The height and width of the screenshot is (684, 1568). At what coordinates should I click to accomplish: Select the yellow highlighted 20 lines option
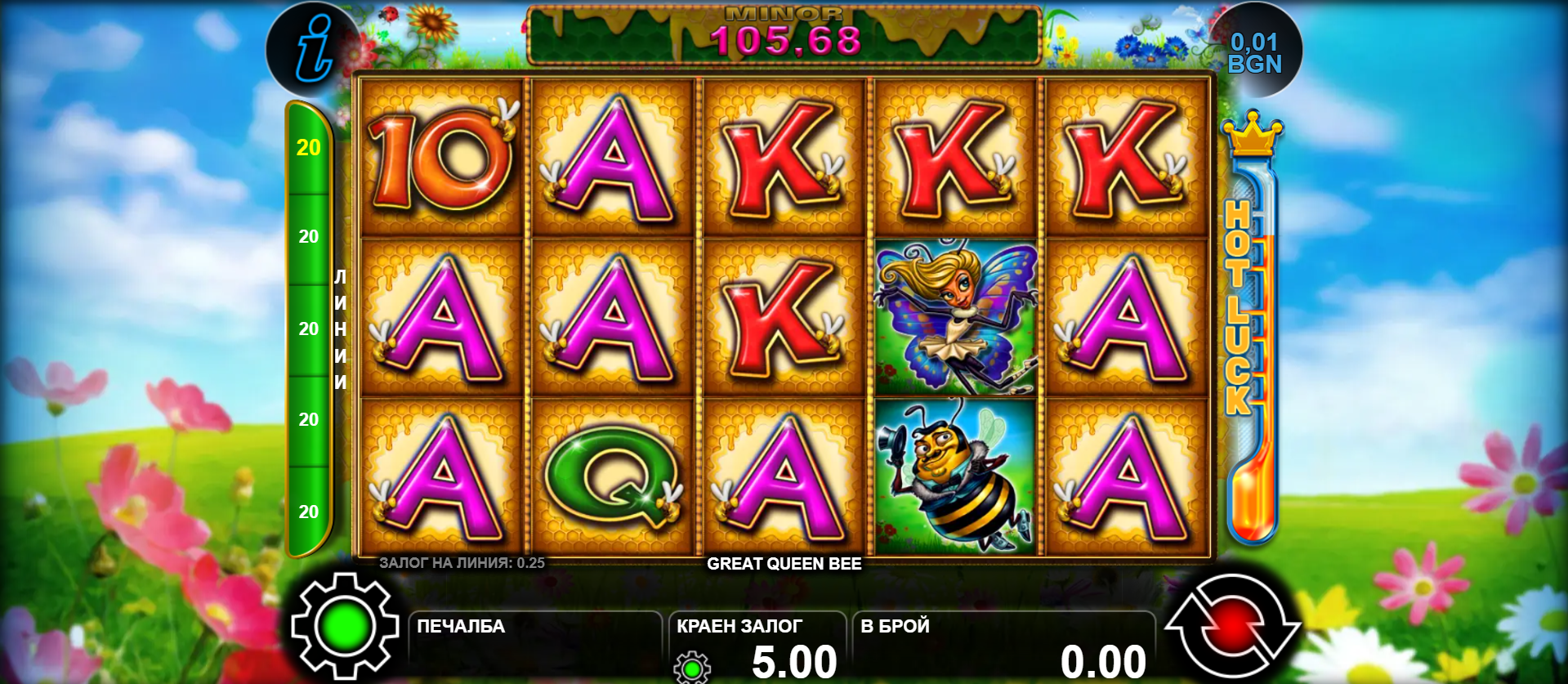(x=308, y=148)
